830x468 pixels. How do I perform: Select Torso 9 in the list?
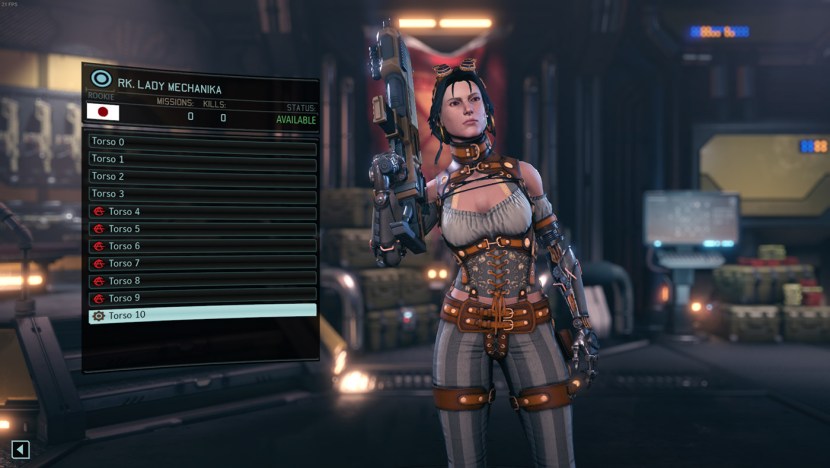point(202,298)
